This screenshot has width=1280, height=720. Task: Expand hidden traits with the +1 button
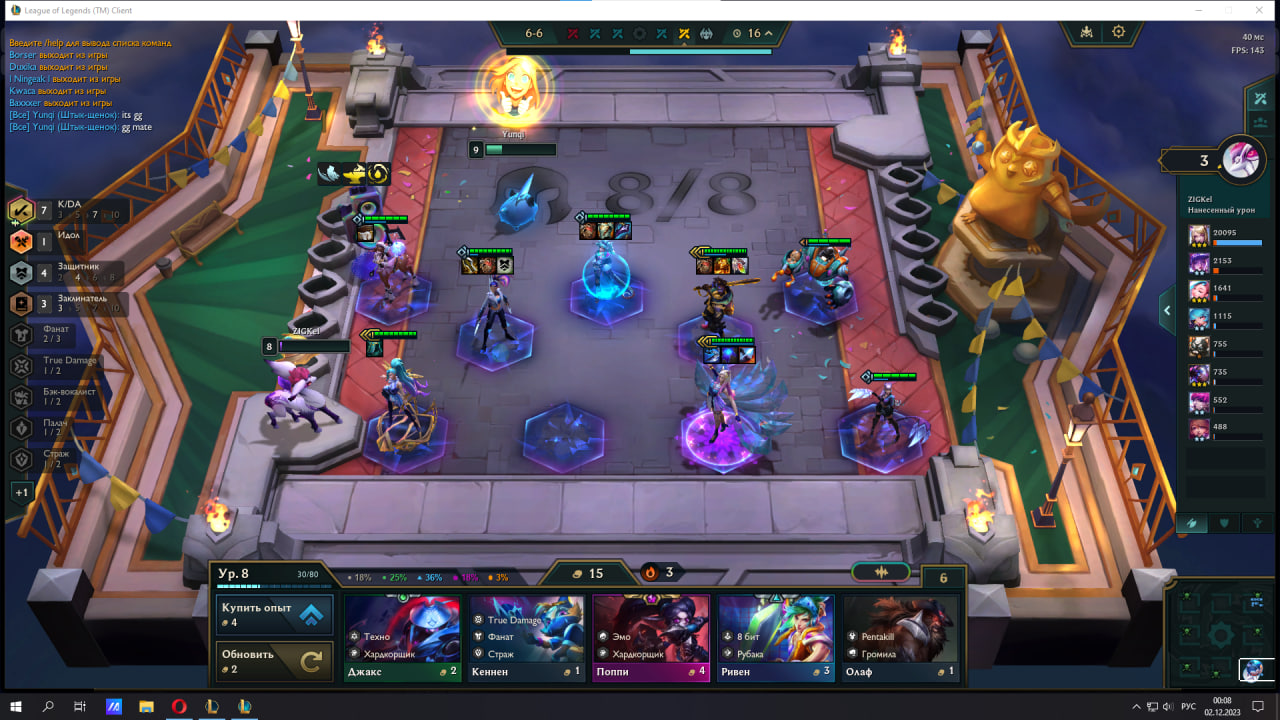point(22,492)
